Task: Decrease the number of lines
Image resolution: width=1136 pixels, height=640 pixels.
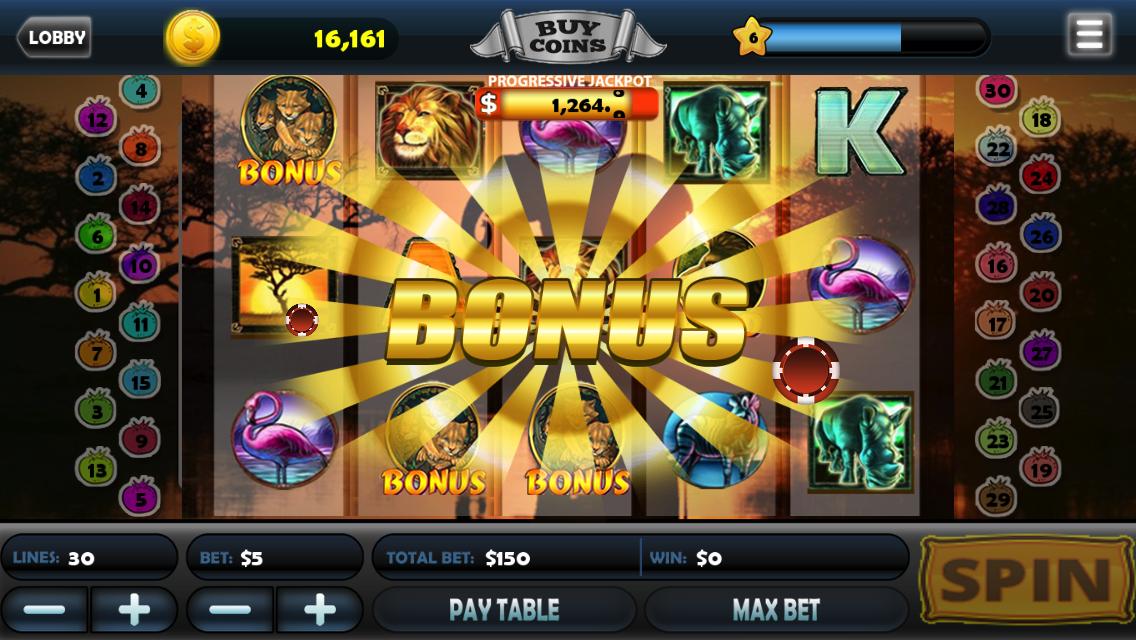Action: 44,609
